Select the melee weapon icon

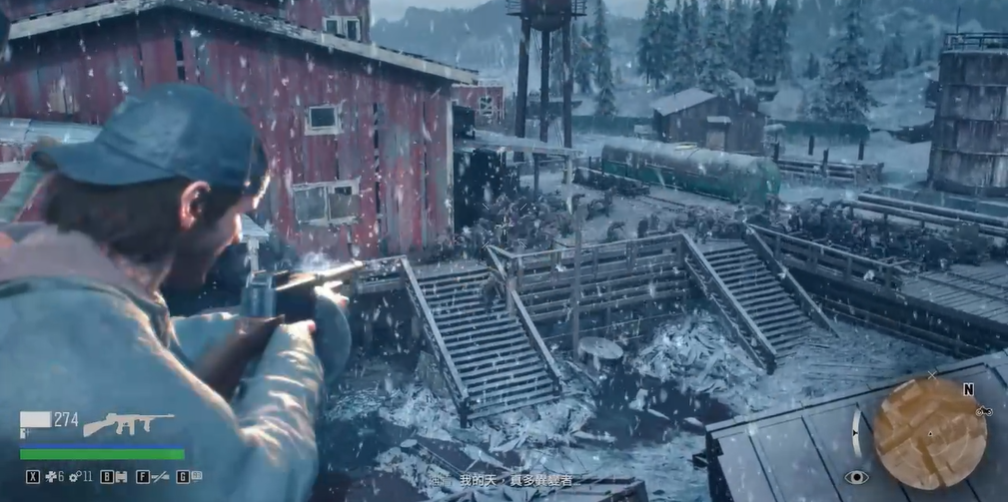(x=159, y=477)
